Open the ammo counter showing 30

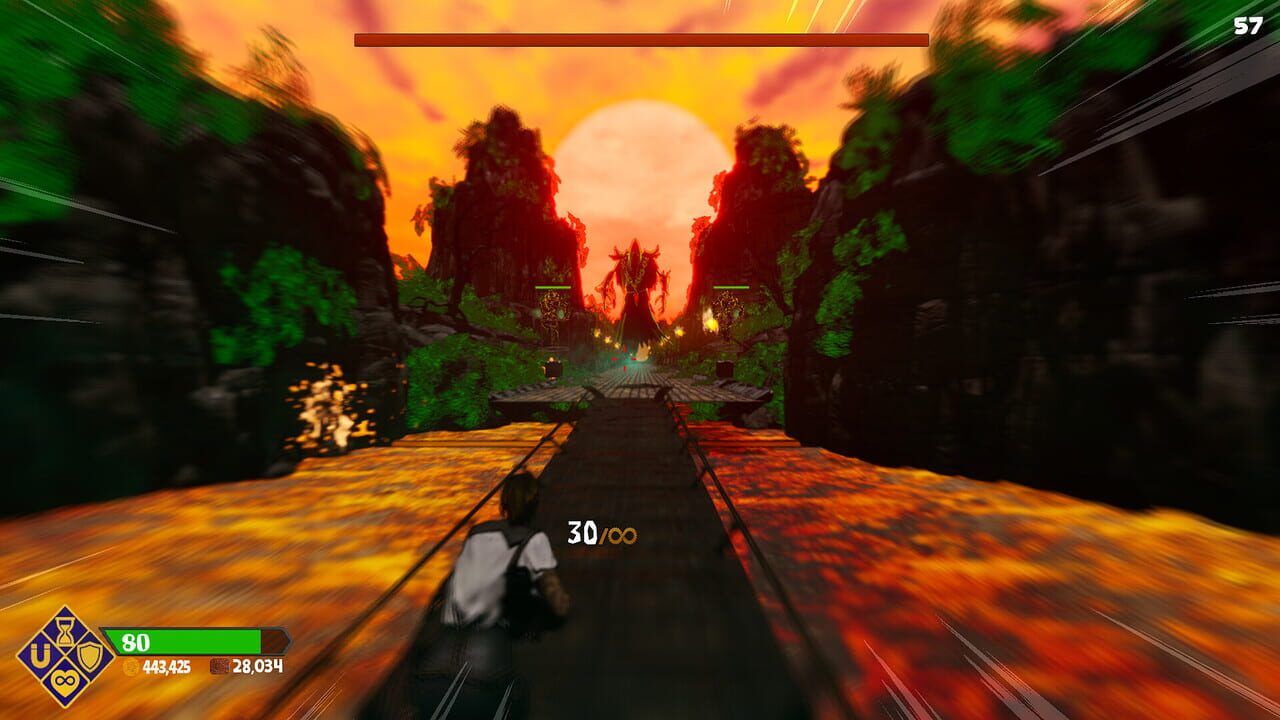(x=581, y=531)
